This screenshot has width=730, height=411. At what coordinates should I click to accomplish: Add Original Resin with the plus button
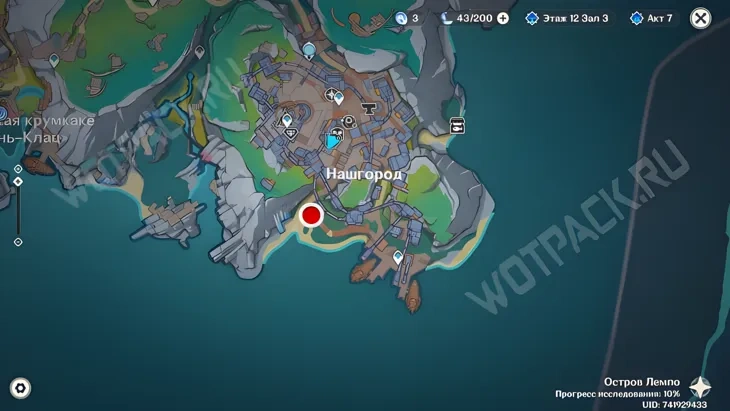coord(503,18)
